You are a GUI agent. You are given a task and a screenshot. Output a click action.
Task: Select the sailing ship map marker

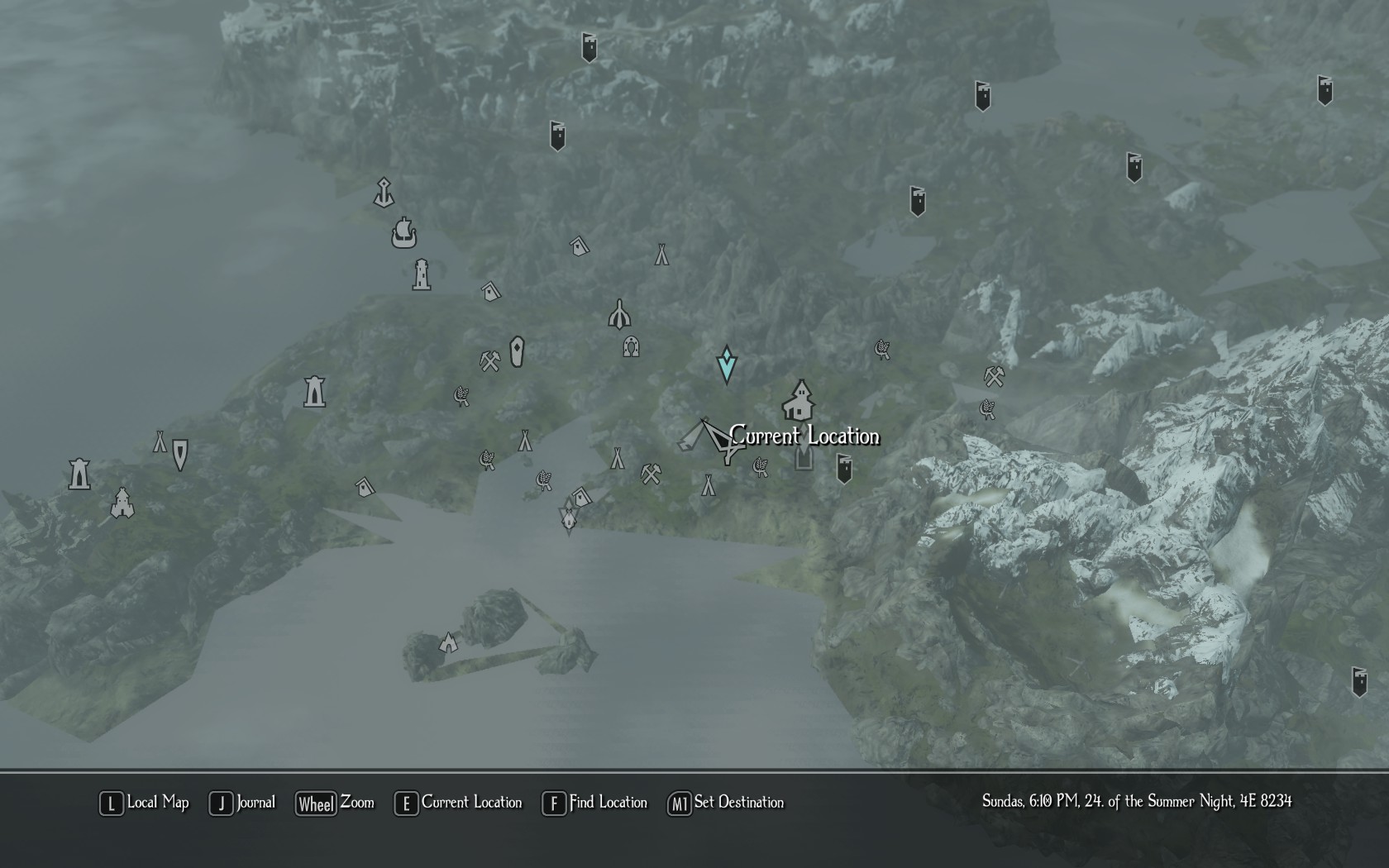pyautogui.click(x=403, y=232)
